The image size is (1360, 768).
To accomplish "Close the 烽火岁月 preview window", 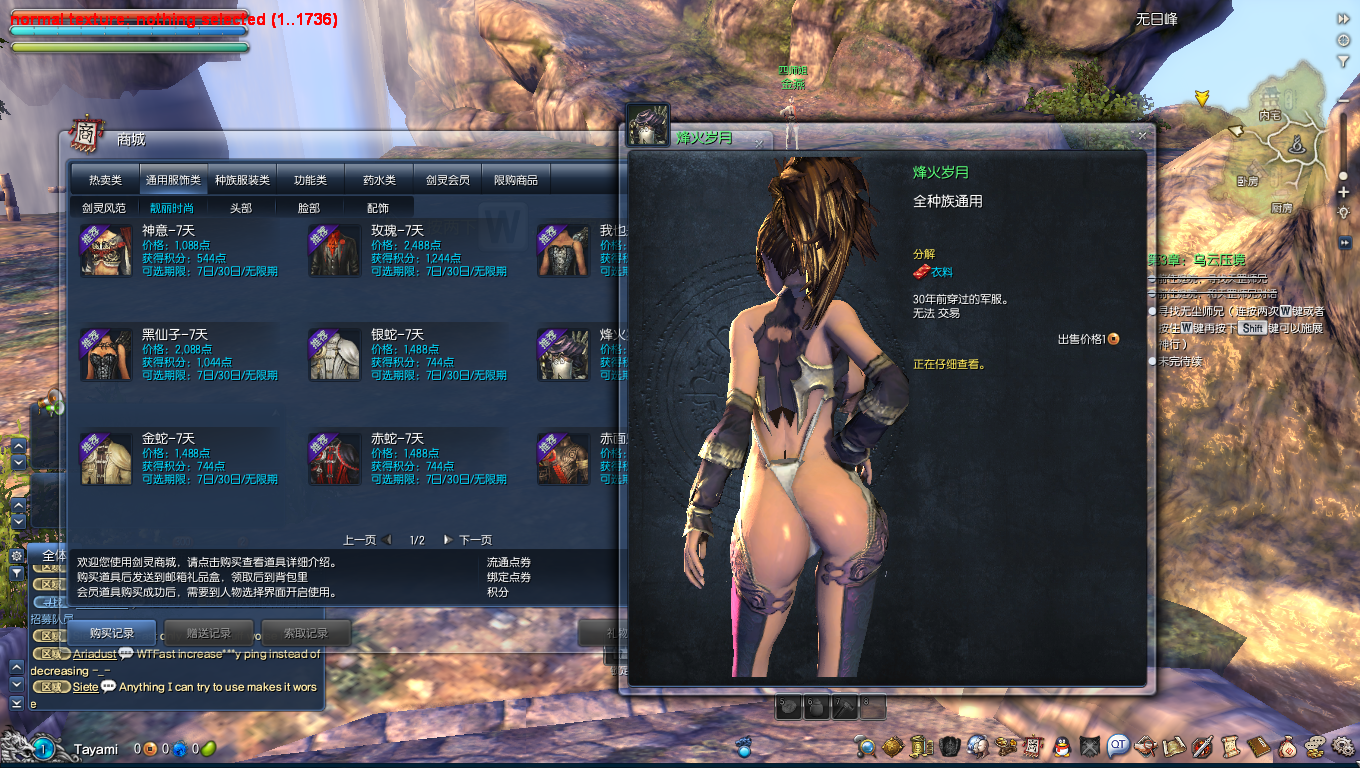I will pos(1142,135).
